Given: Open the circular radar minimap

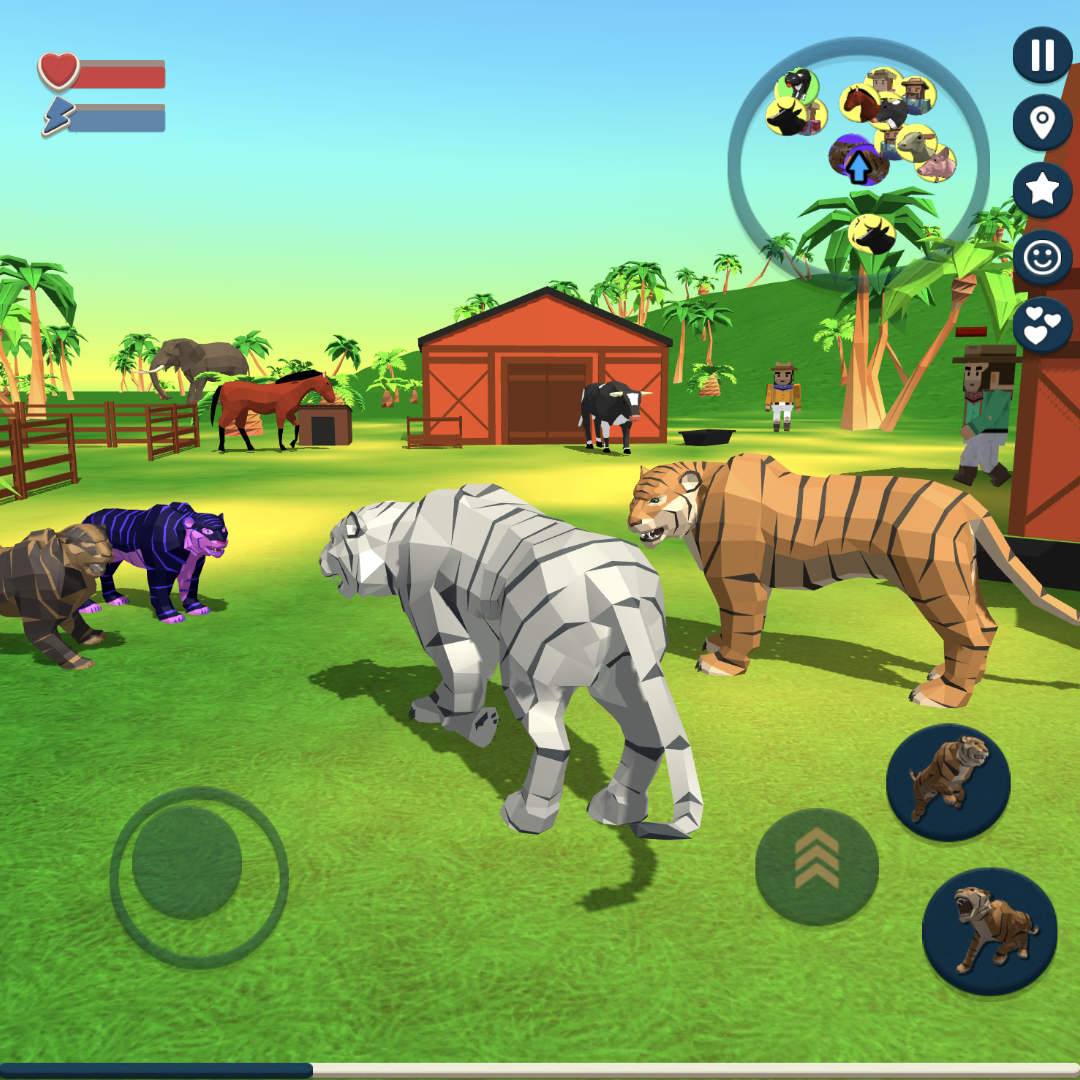Looking at the screenshot, I should (x=858, y=165).
